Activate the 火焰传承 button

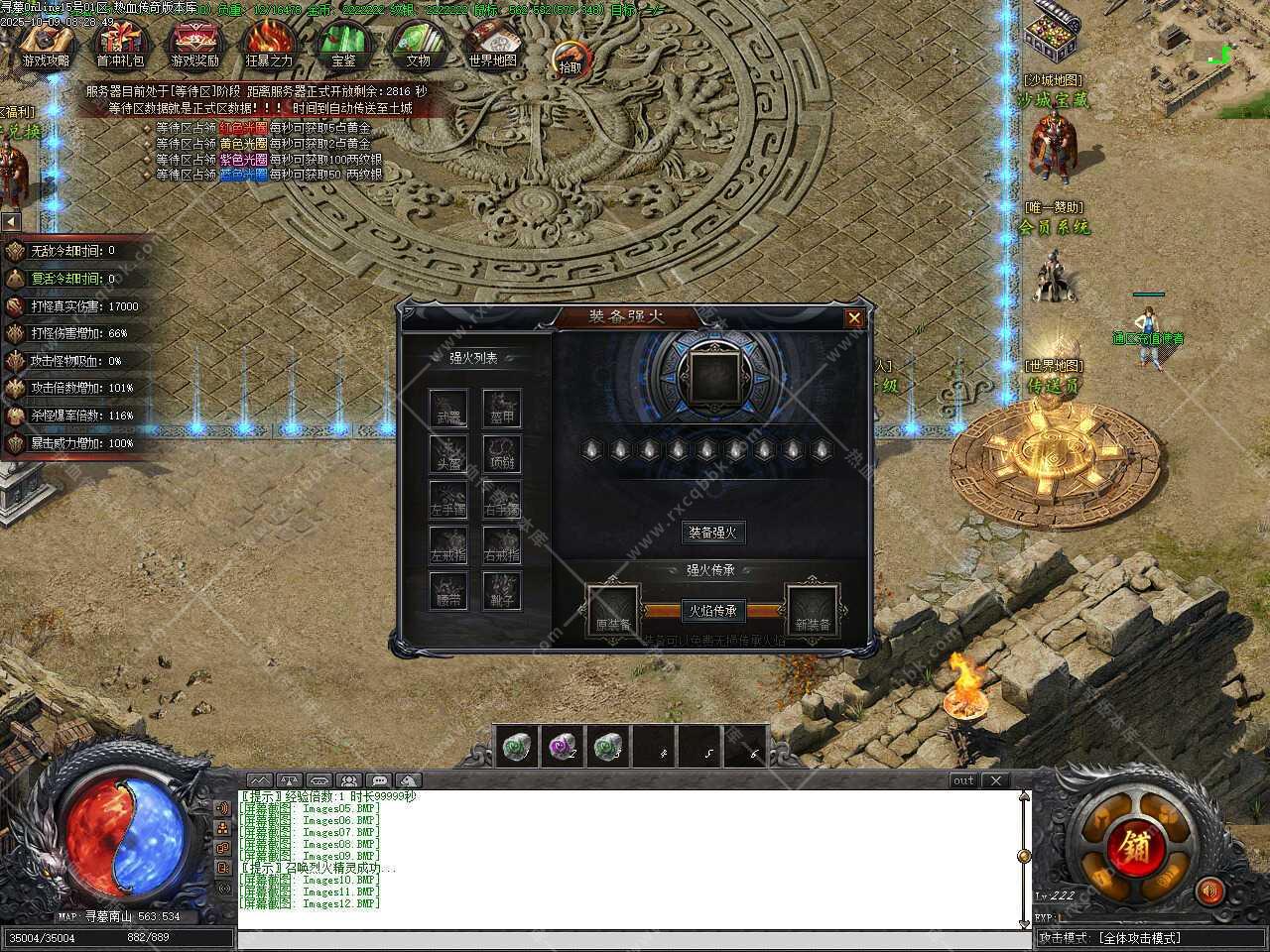(x=712, y=611)
